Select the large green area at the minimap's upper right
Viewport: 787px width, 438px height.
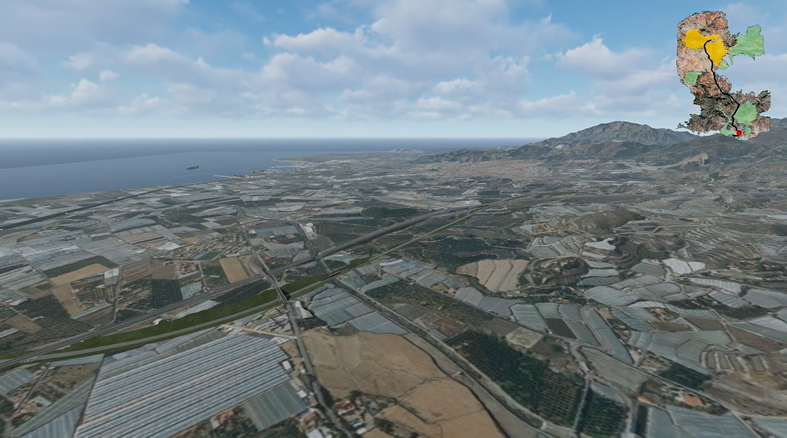coord(746,42)
